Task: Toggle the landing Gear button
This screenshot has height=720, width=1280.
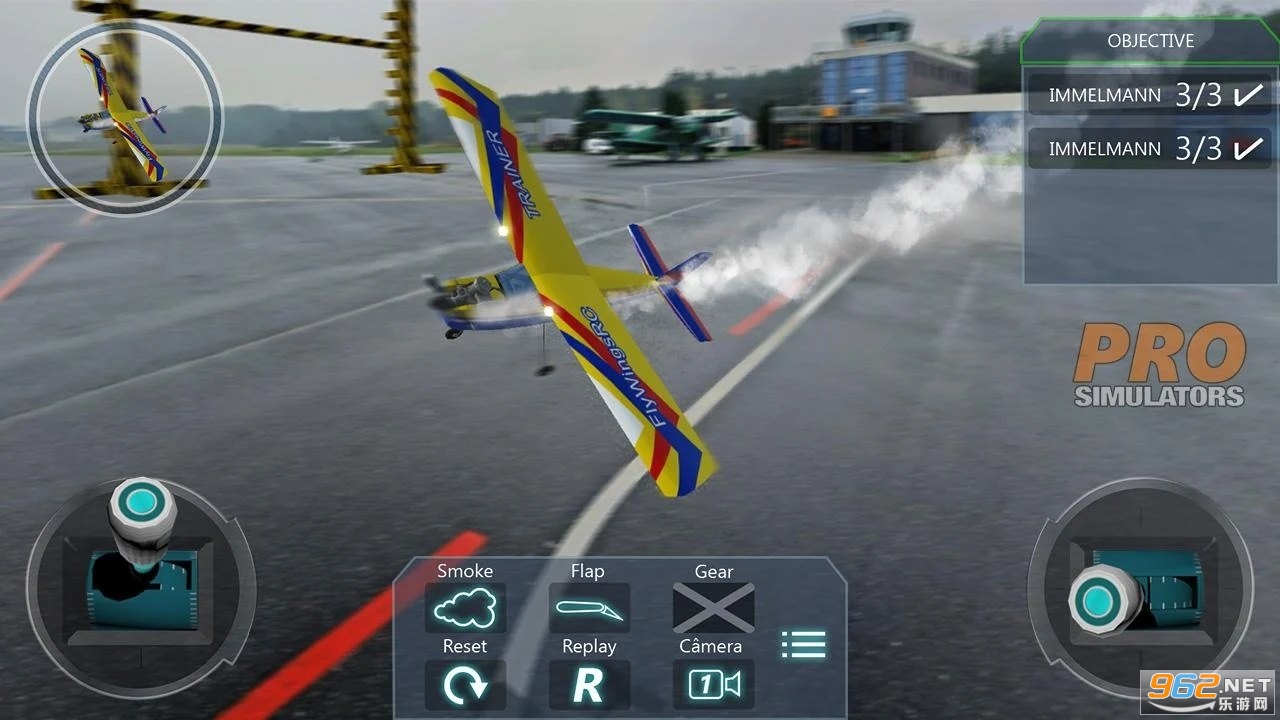Action: (713, 607)
